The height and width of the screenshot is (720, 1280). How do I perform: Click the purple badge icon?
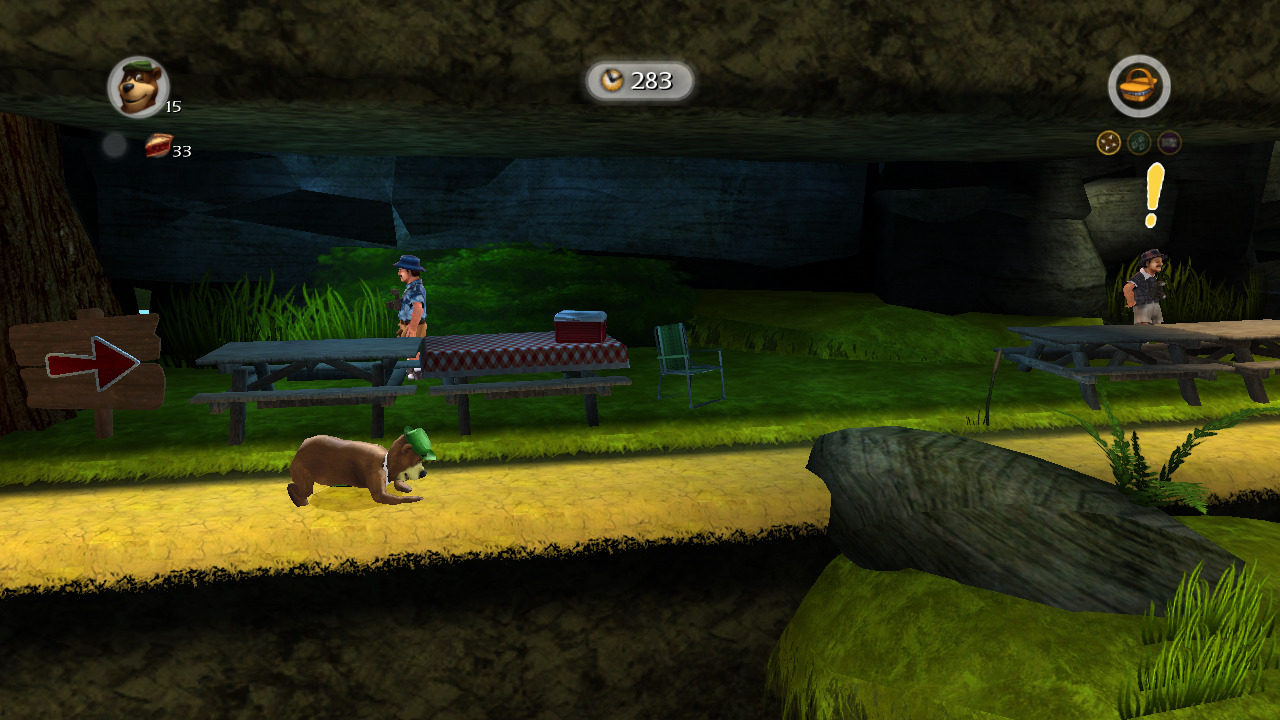[1169, 143]
